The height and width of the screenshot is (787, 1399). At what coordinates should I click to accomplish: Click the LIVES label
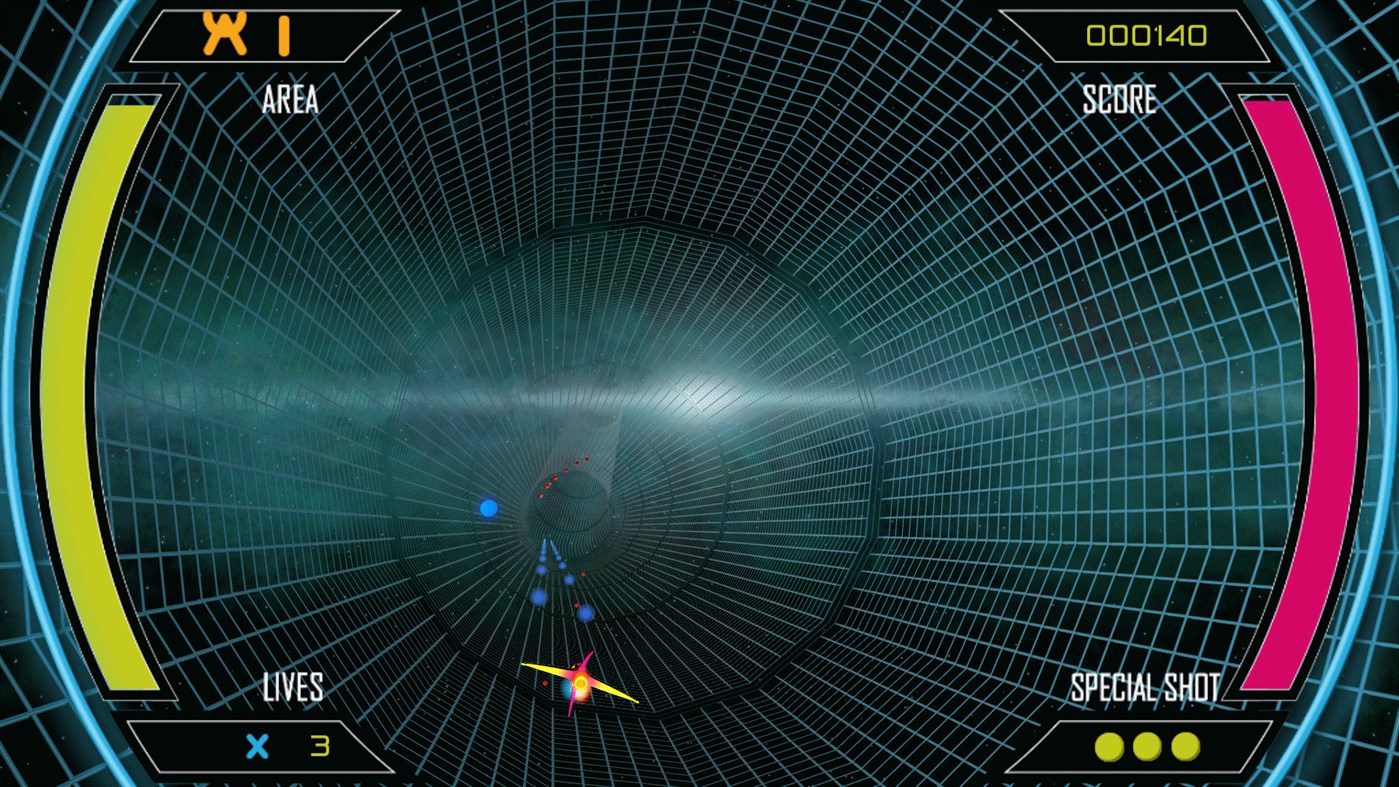point(293,686)
